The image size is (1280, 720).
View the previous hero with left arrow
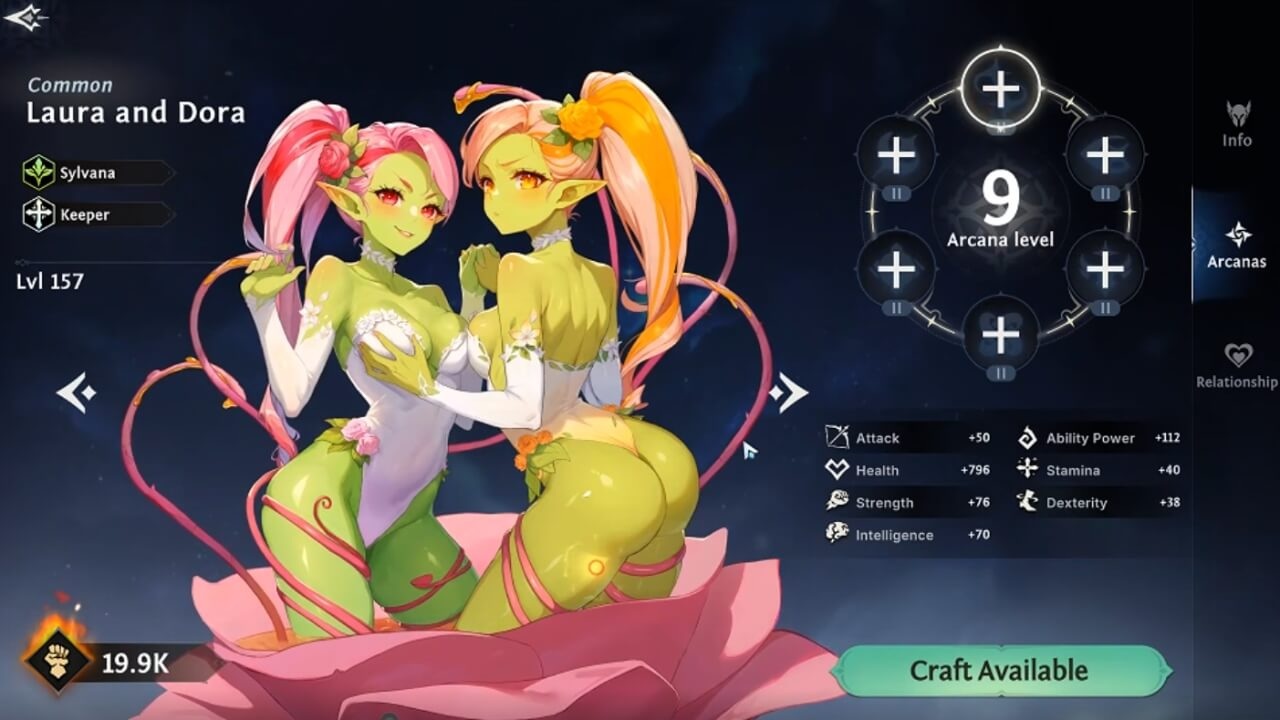(x=75, y=393)
